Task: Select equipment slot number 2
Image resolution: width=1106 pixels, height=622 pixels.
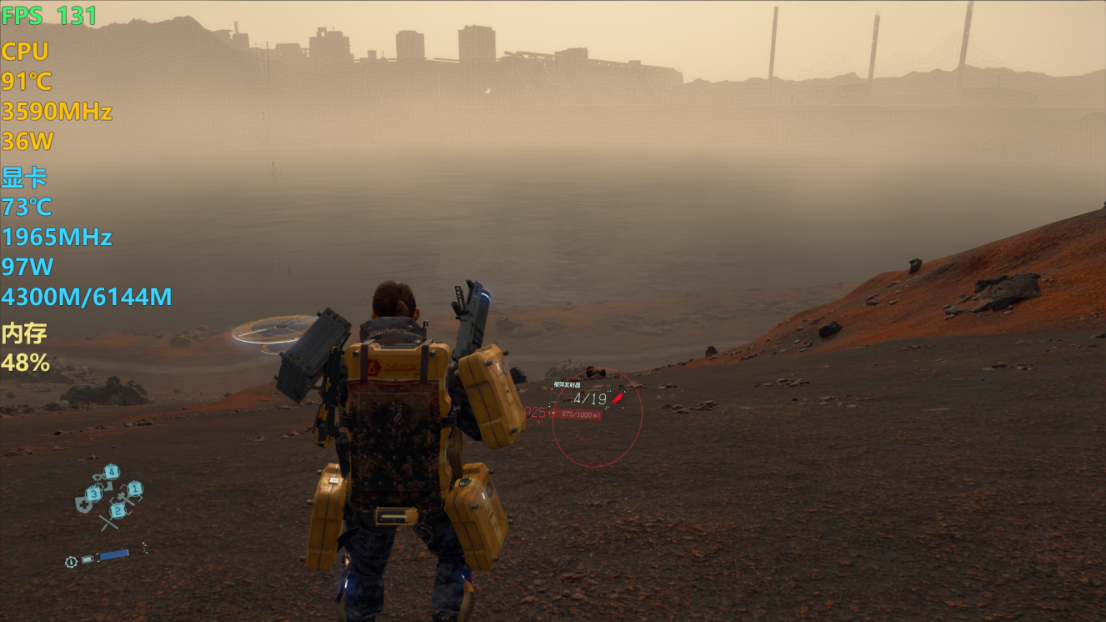Action: [117, 510]
